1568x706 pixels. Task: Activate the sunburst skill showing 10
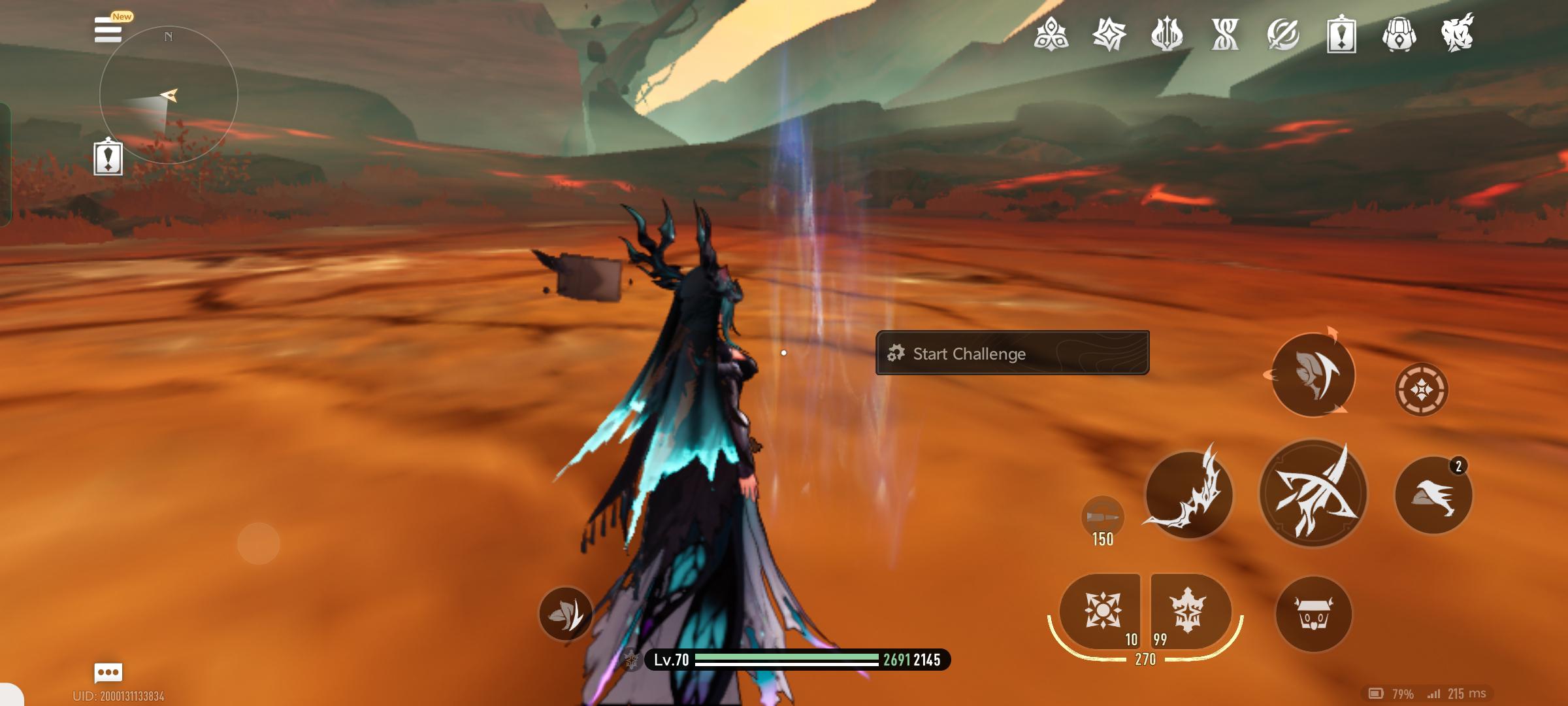[1102, 611]
